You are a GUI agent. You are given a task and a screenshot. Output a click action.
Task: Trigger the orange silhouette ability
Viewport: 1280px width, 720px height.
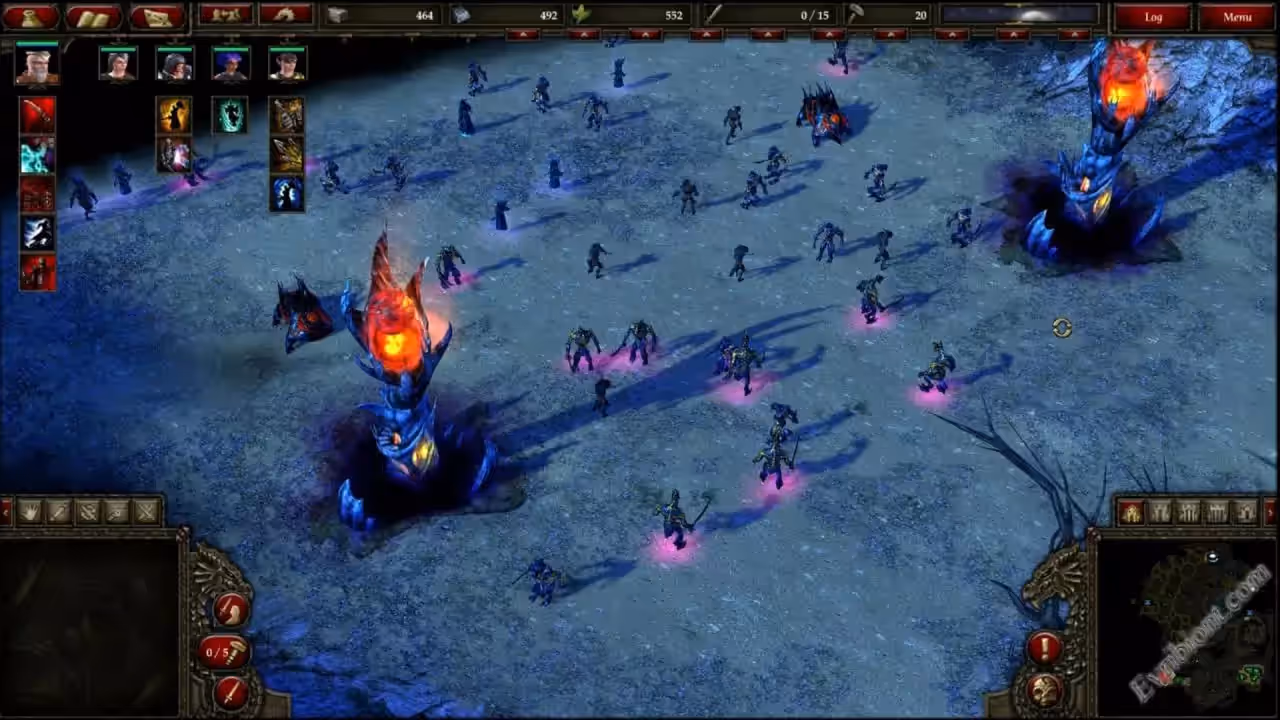(174, 115)
